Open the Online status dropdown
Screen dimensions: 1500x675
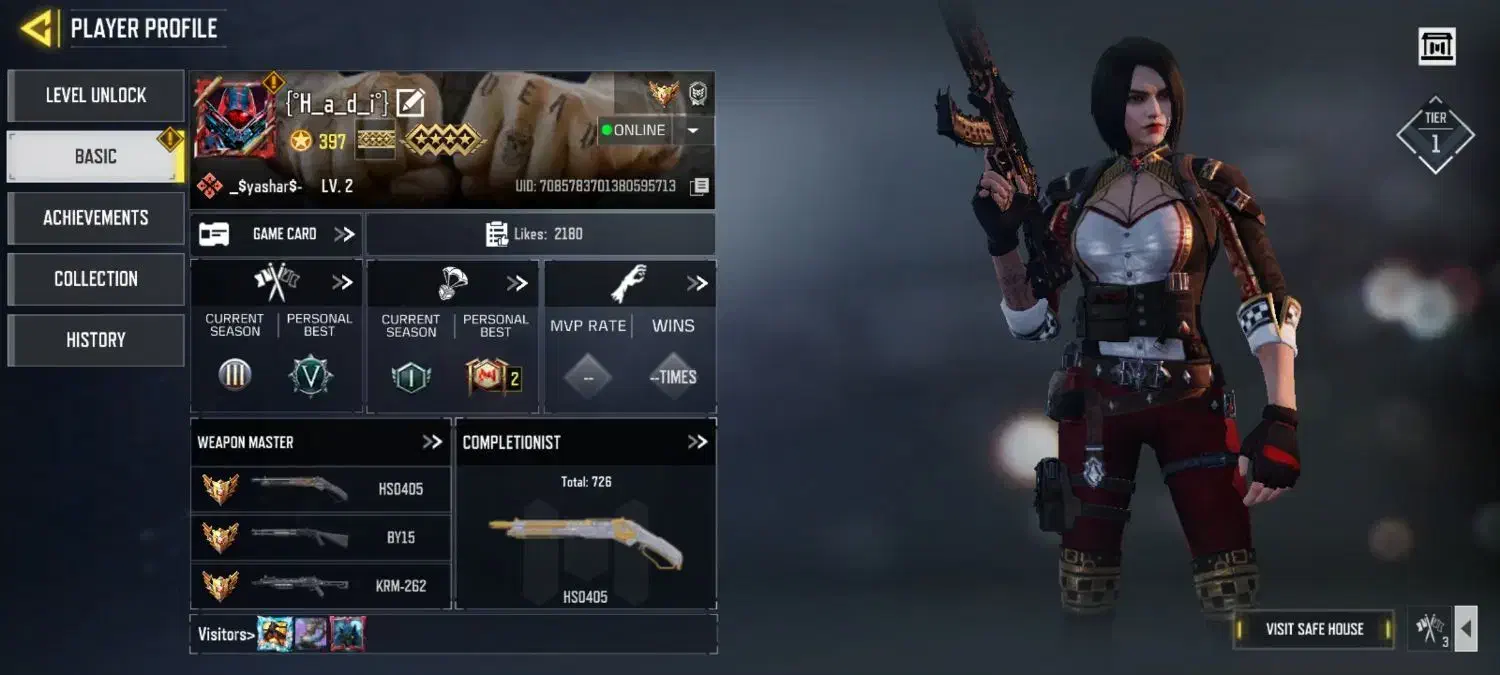(693, 130)
